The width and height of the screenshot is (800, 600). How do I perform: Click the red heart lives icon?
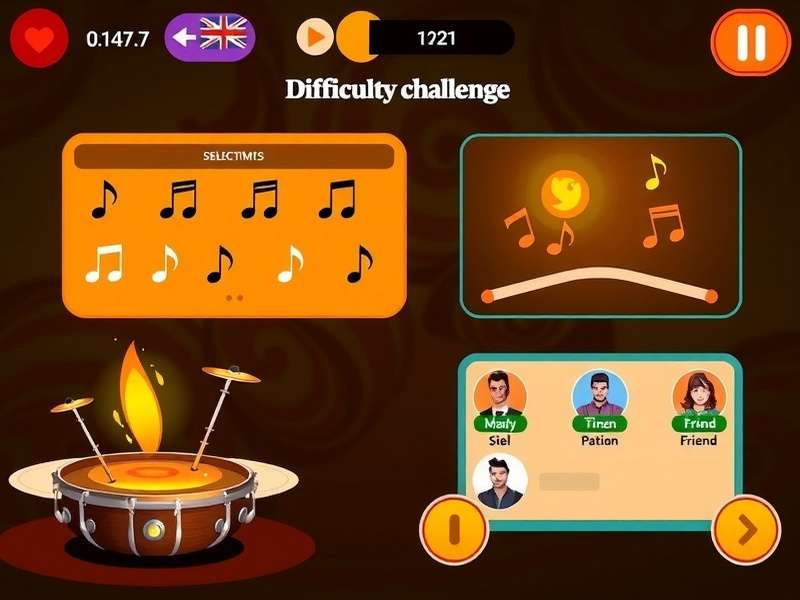point(38,38)
